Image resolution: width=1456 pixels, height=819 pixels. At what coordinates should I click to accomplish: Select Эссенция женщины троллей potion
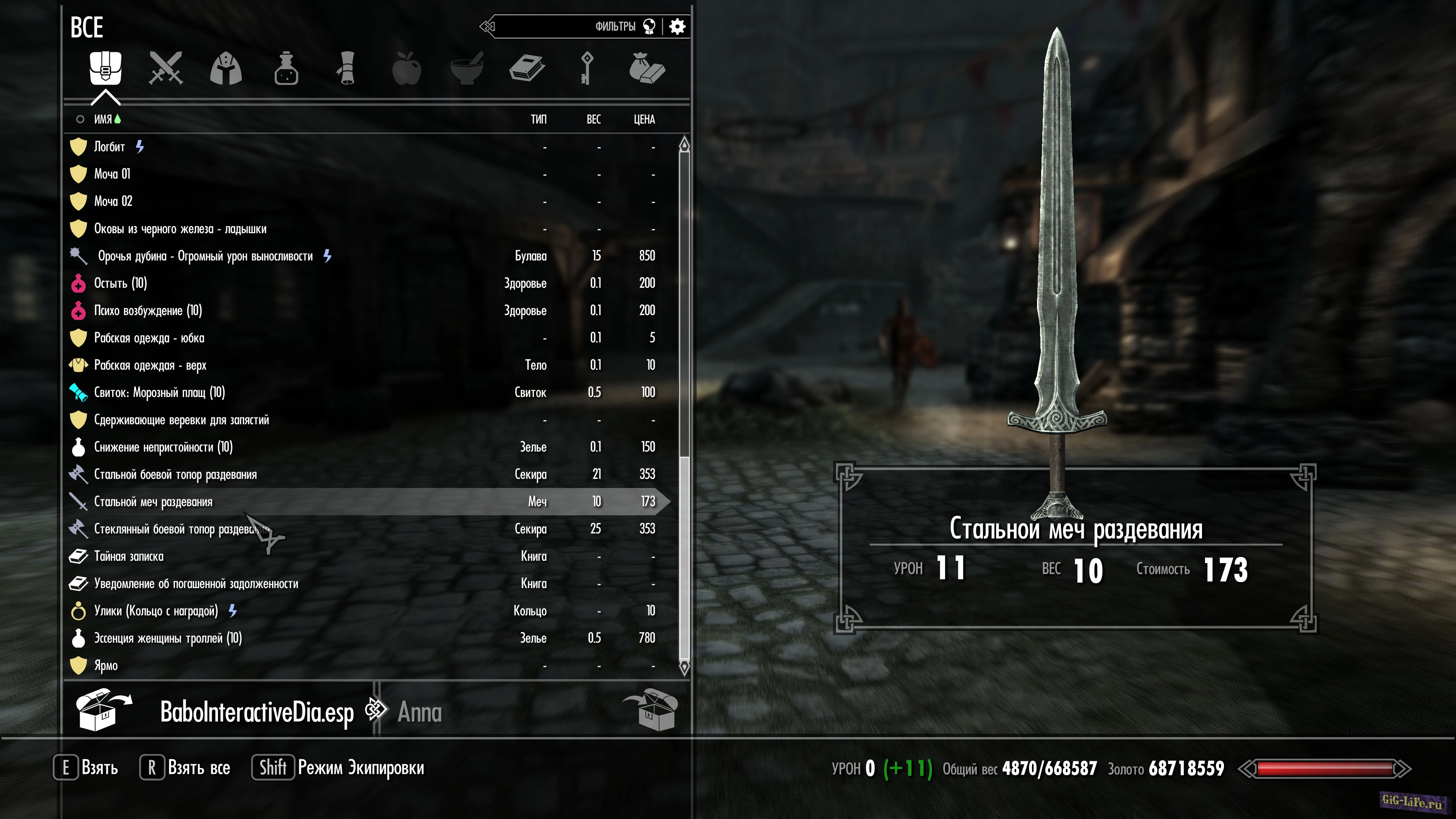point(168,638)
